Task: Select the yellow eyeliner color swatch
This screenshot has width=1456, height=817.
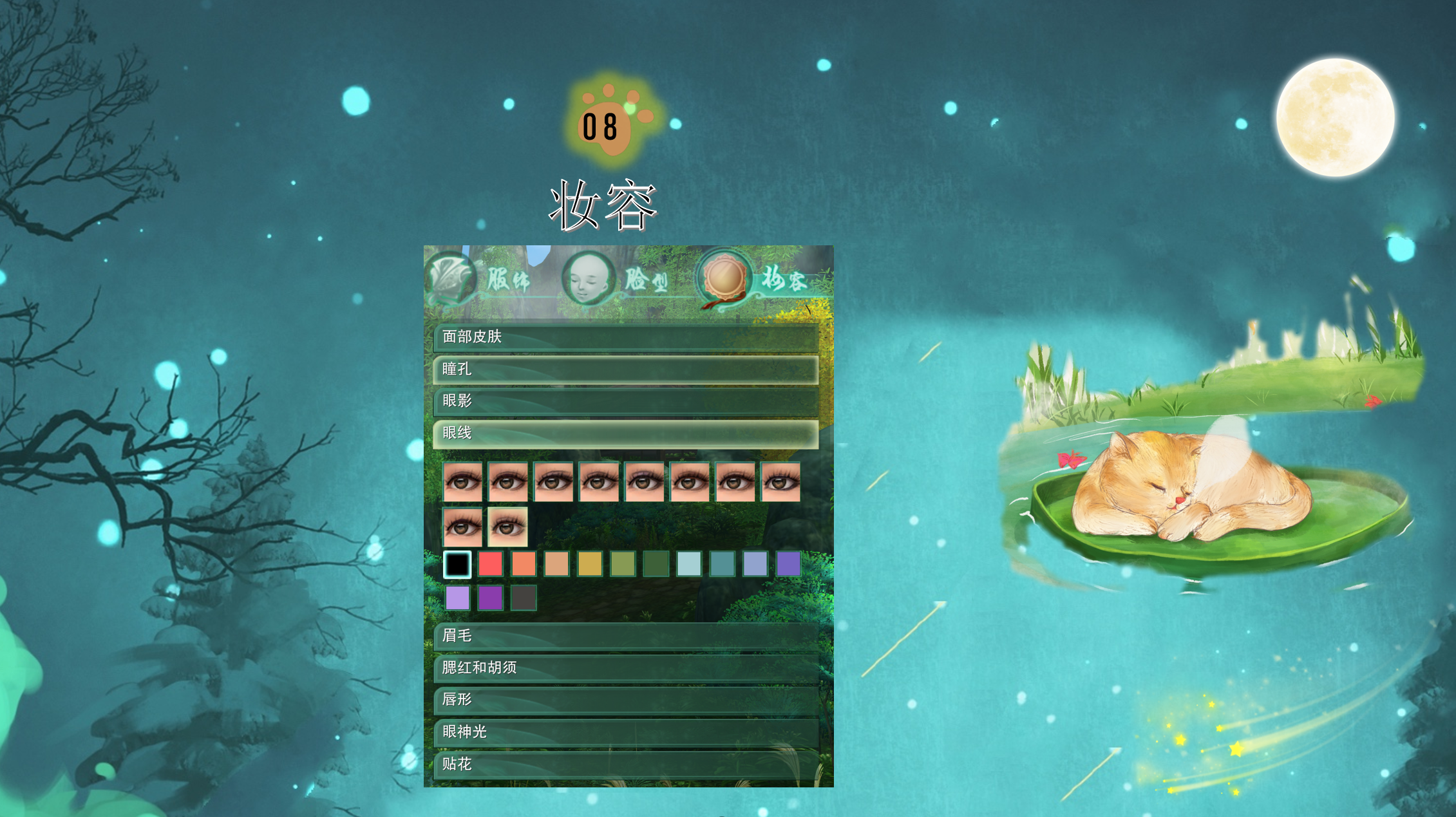Action: (x=590, y=565)
